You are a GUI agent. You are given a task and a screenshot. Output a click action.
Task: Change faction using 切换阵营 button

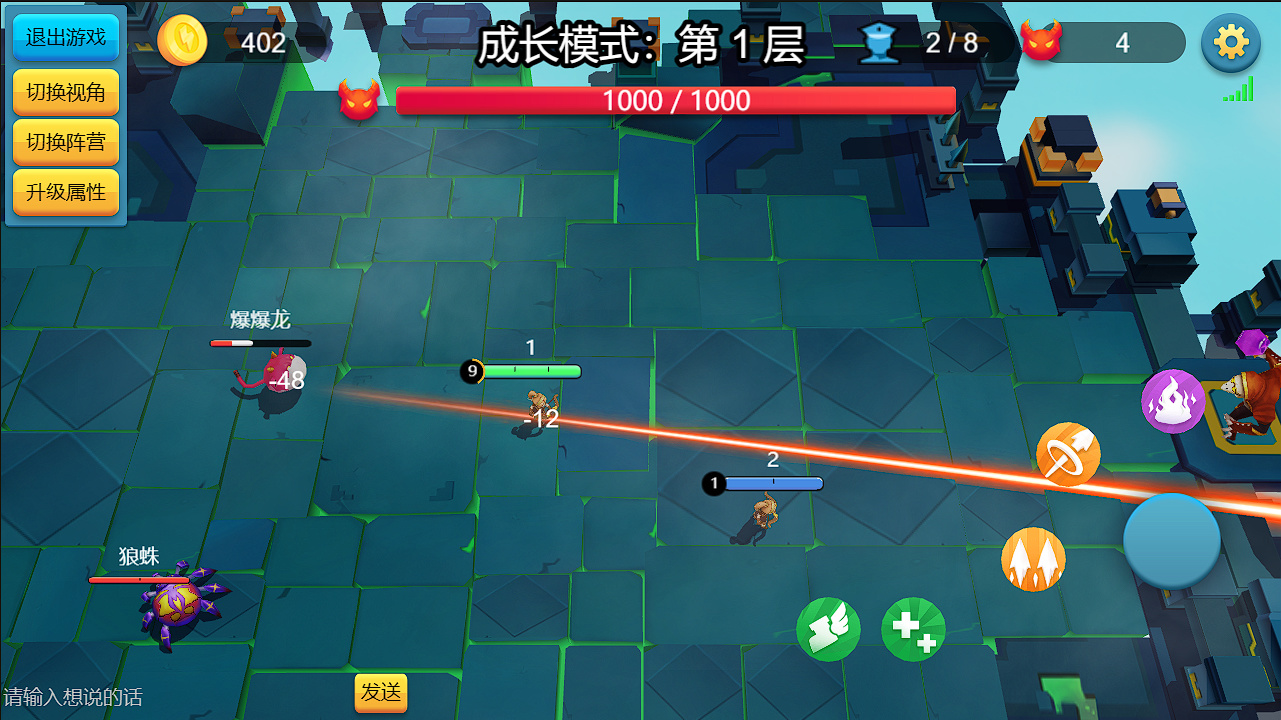point(66,142)
